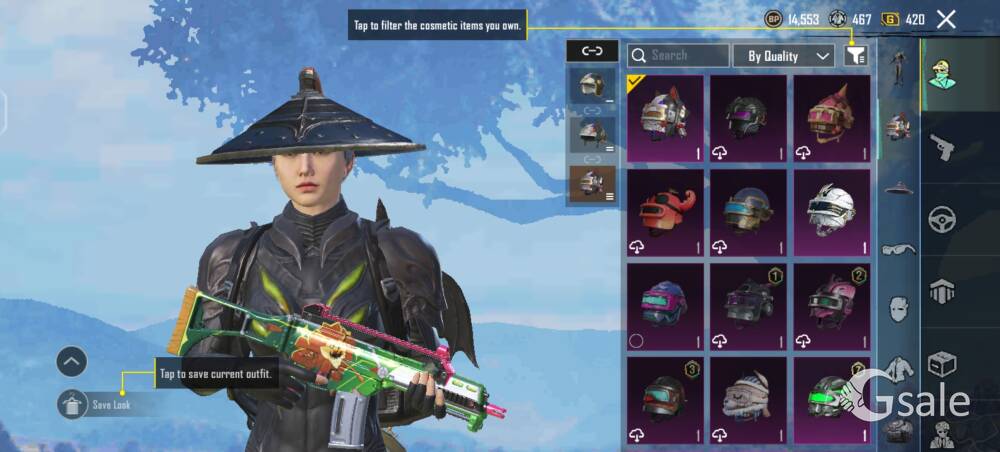Show the face mask subcategory
Image resolution: width=1000 pixels, height=452 pixels.
click(x=898, y=307)
